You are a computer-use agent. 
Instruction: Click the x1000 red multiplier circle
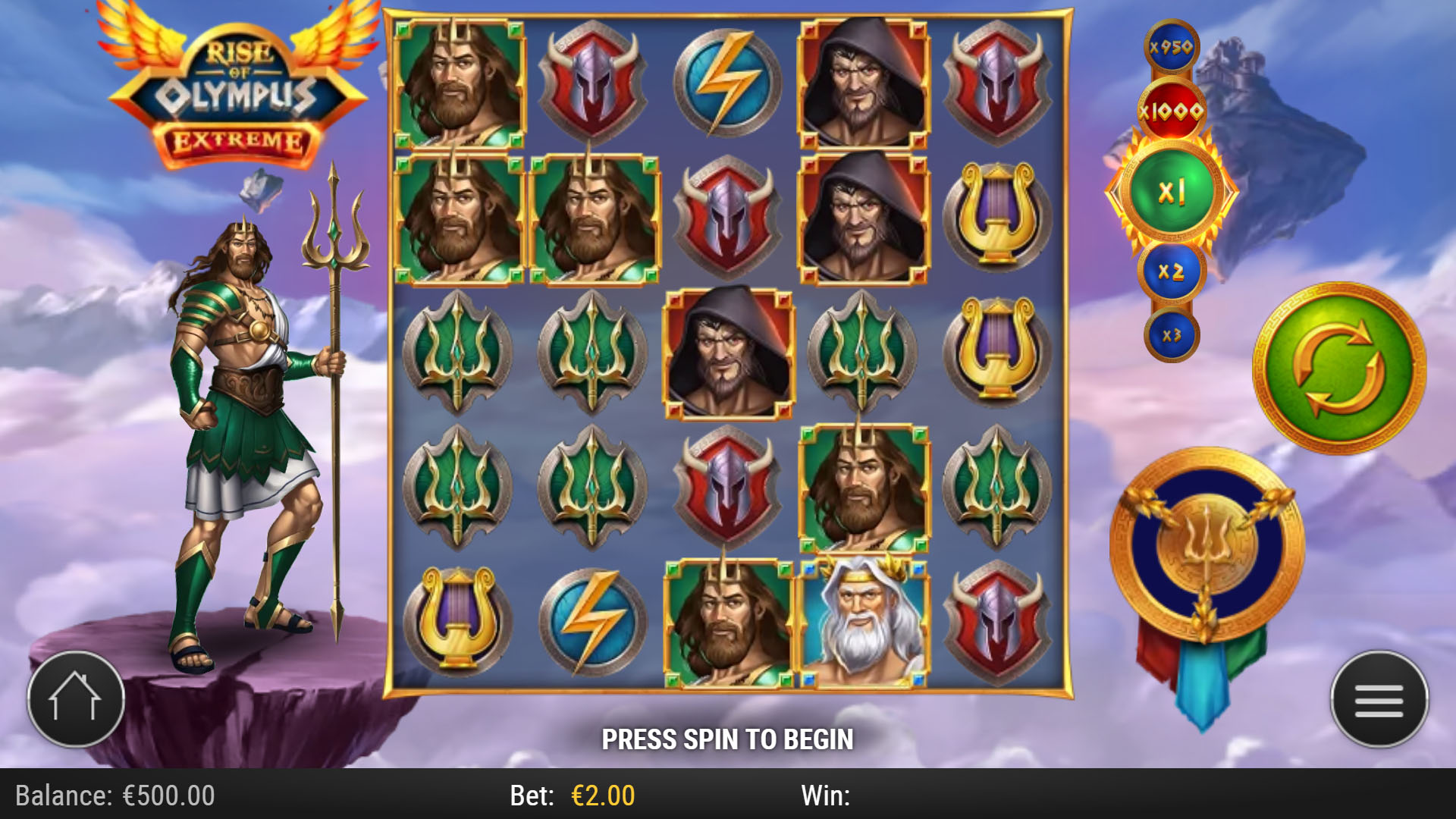(1173, 112)
